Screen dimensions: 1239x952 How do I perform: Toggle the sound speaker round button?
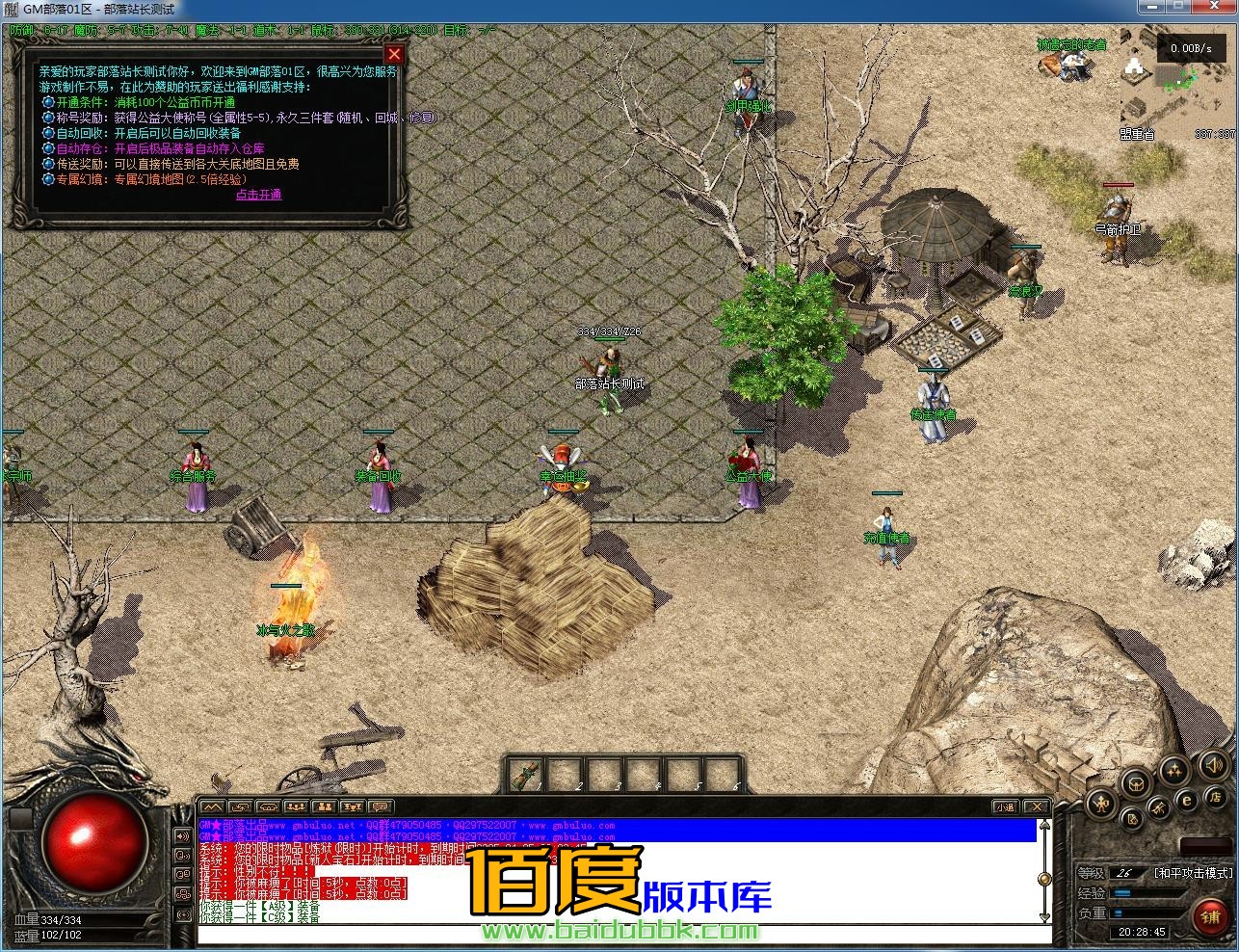1214,768
